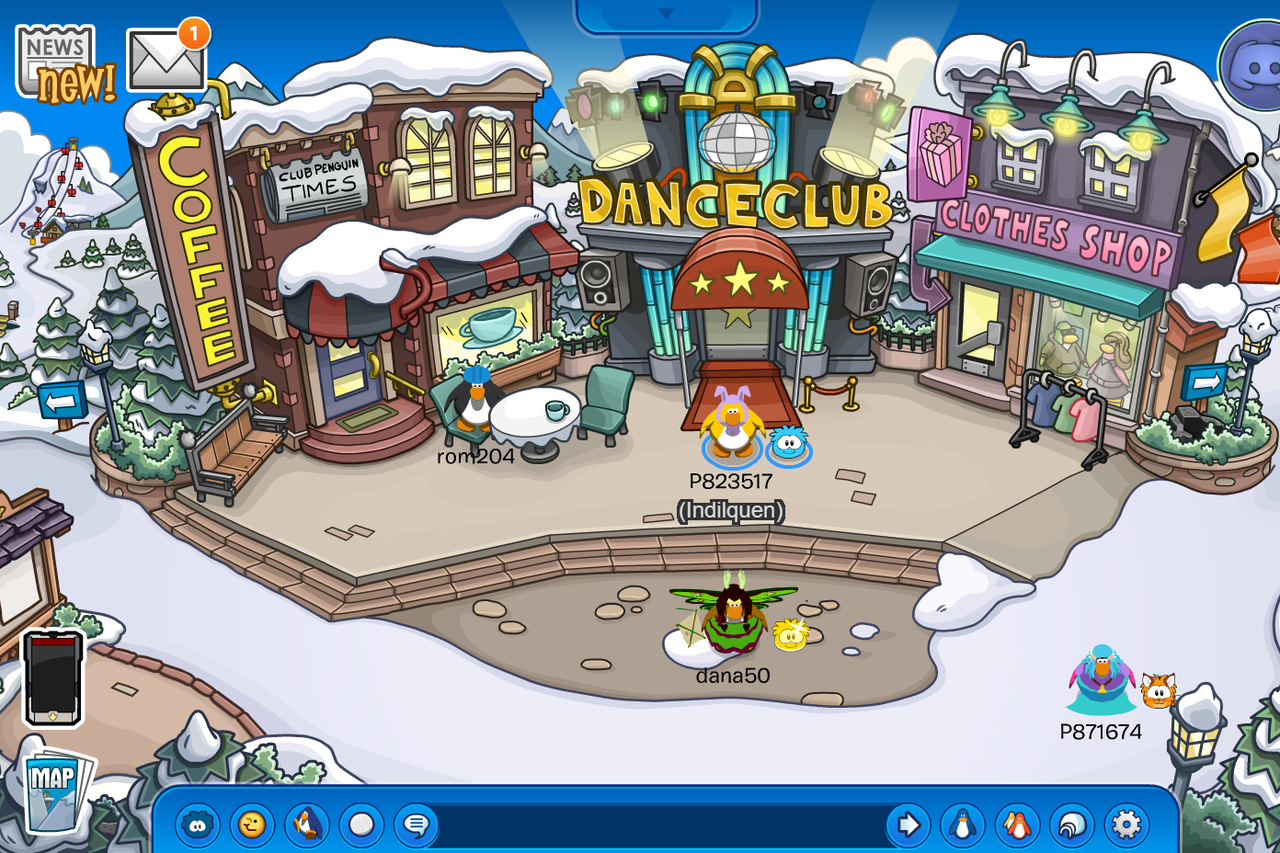Open the puffle menu in the toolbar

[x=197, y=826]
